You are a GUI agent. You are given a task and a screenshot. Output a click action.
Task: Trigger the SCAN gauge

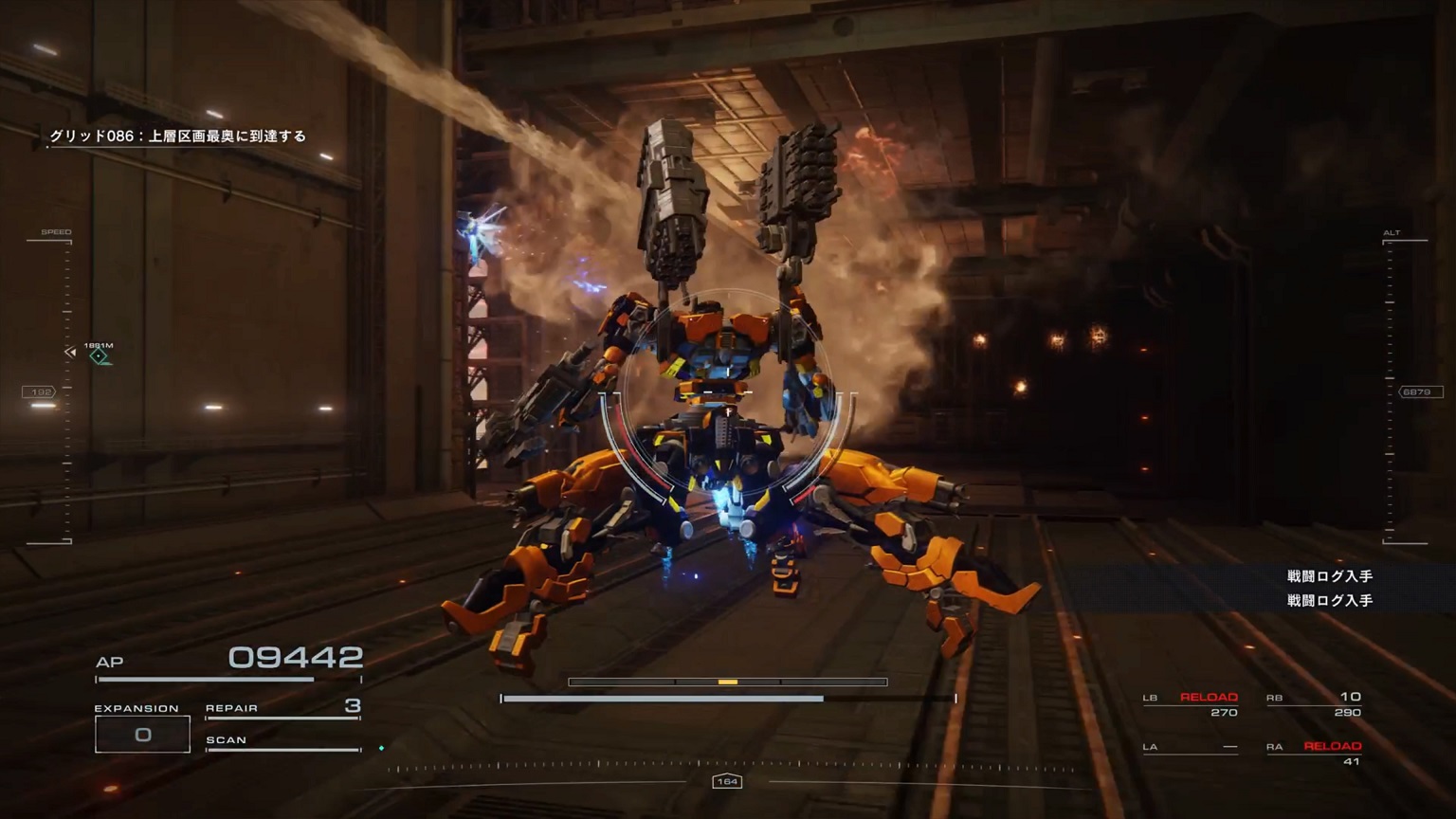(282, 742)
